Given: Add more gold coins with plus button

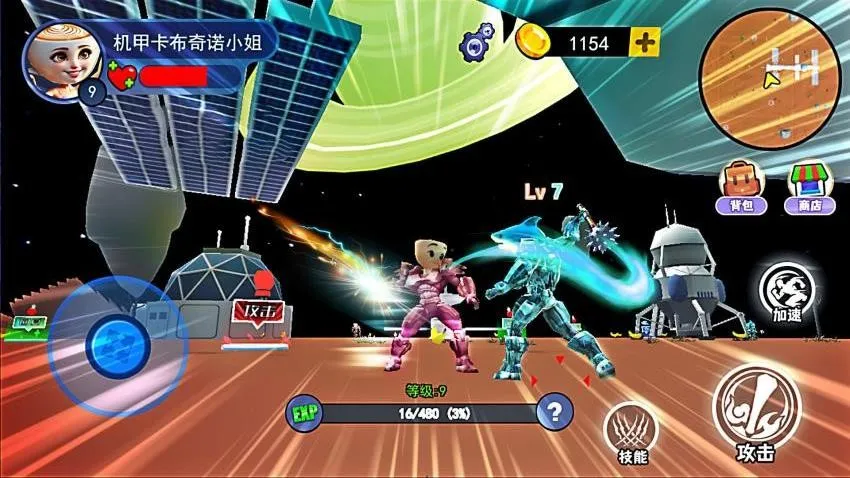Looking at the screenshot, I should 645,42.
